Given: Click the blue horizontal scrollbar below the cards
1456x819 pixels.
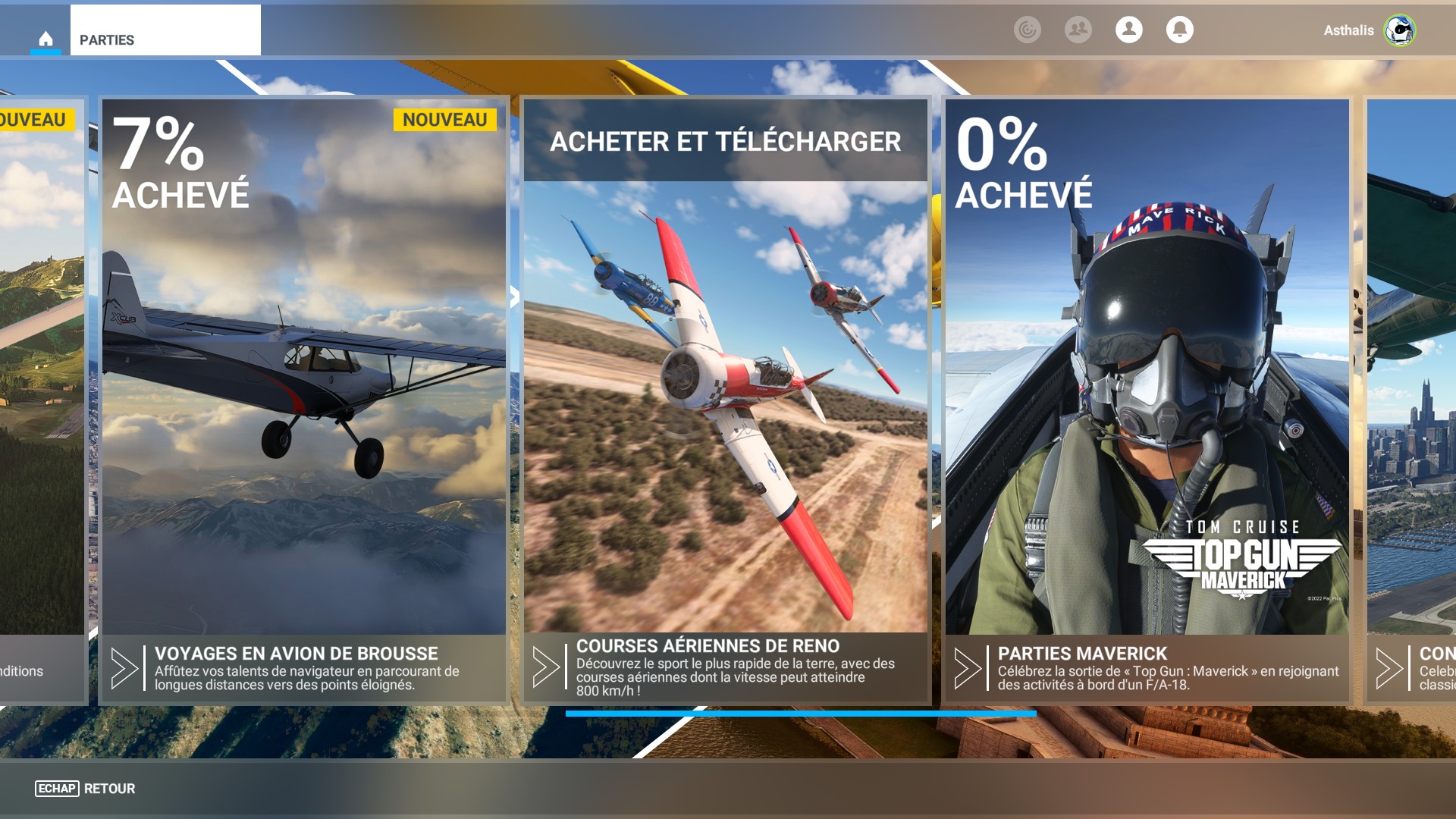Looking at the screenshot, I should coord(800,714).
